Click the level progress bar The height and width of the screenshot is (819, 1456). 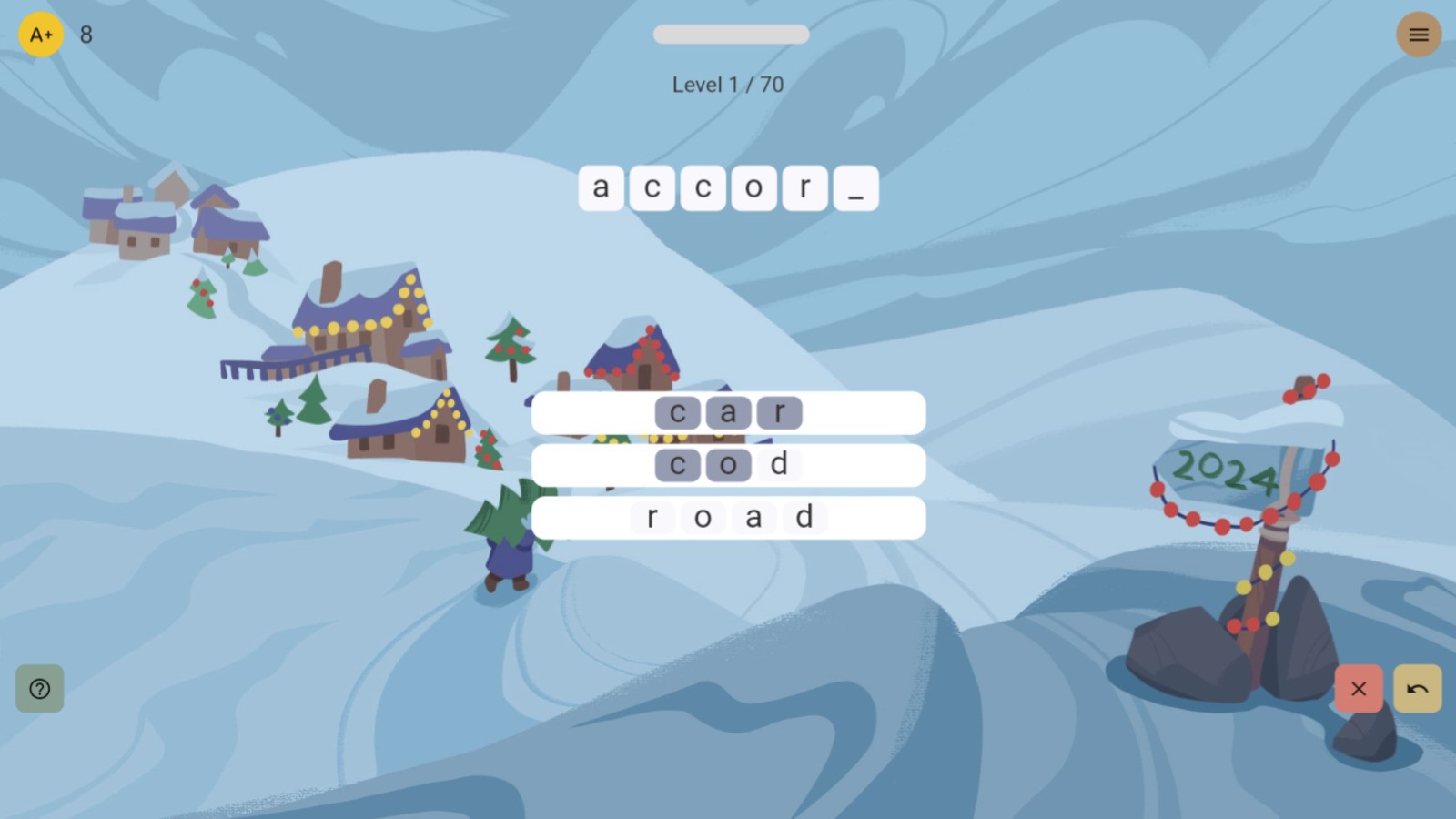tap(730, 34)
